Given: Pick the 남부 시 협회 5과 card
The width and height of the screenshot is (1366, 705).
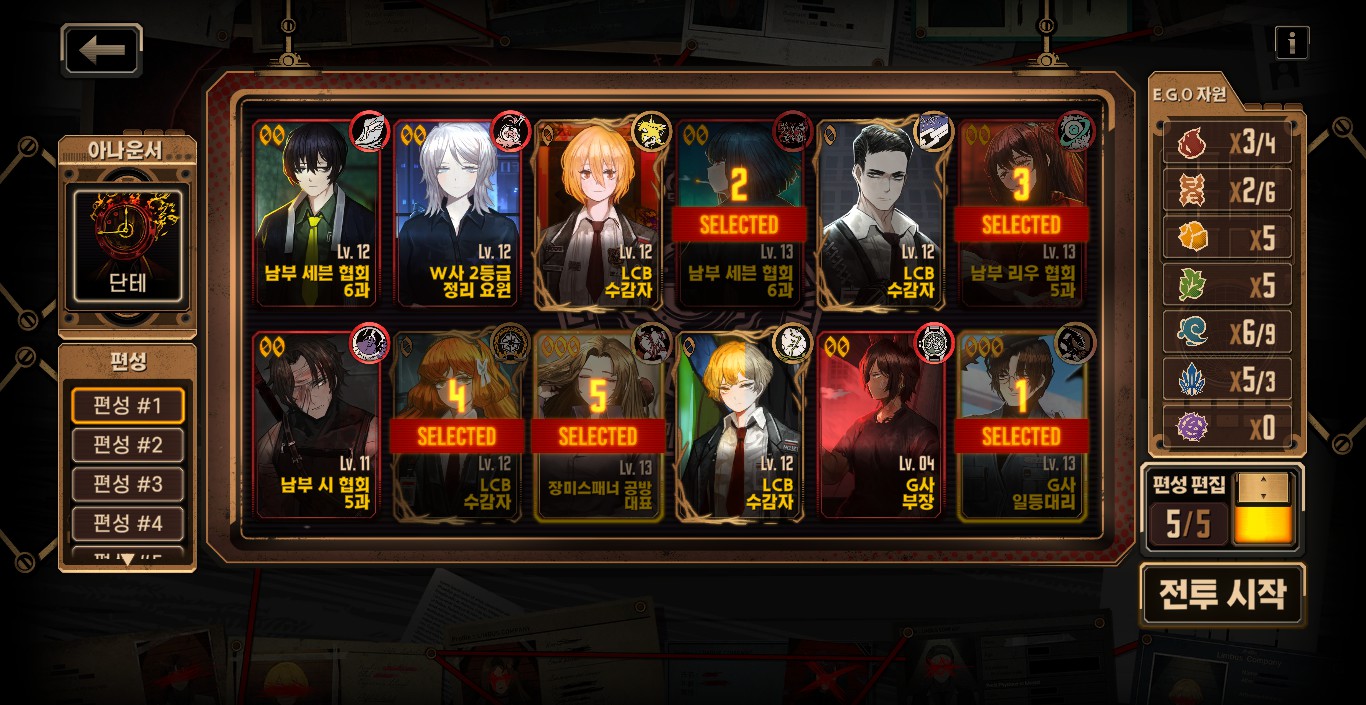Looking at the screenshot, I should pos(316,426).
